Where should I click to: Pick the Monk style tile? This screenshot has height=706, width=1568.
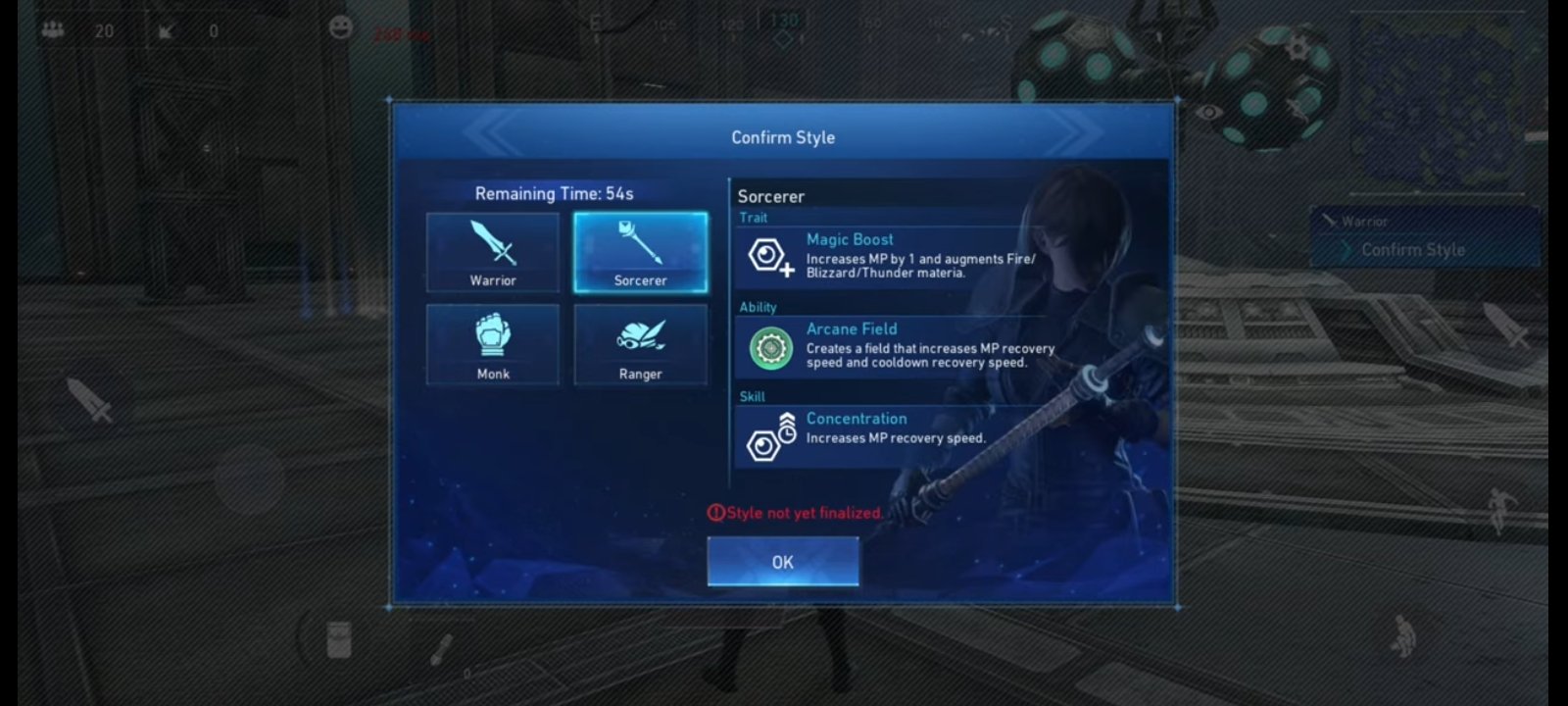click(493, 344)
